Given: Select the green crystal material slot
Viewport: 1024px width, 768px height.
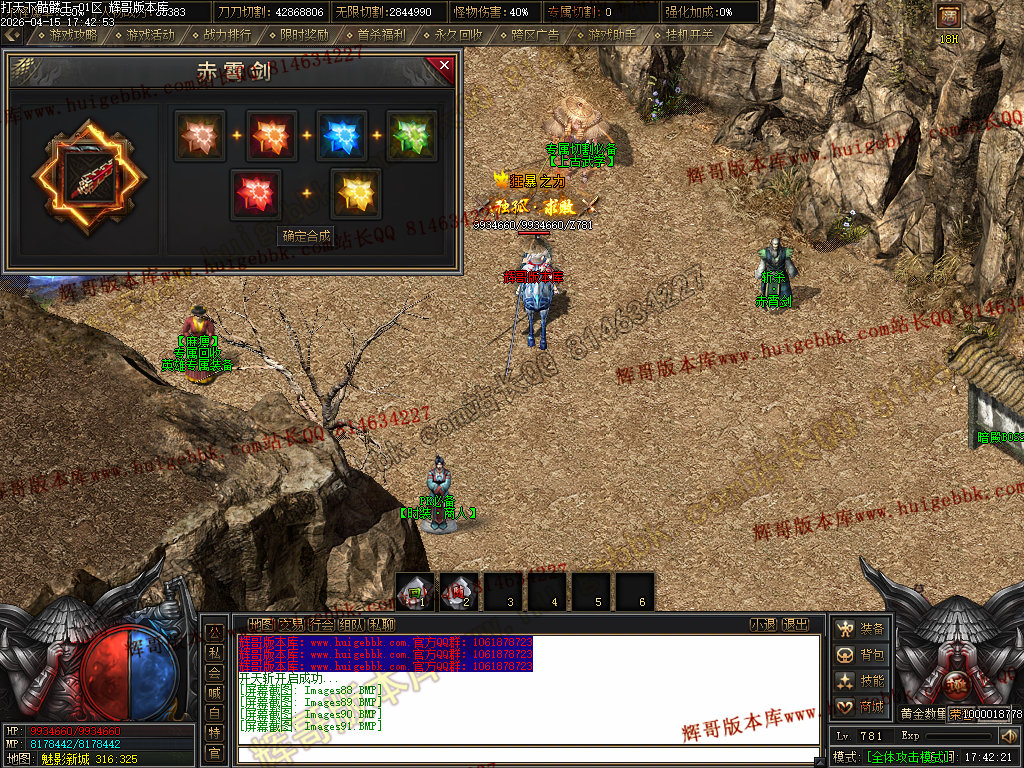Looking at the screenshot, I should [x=411, y=136].
